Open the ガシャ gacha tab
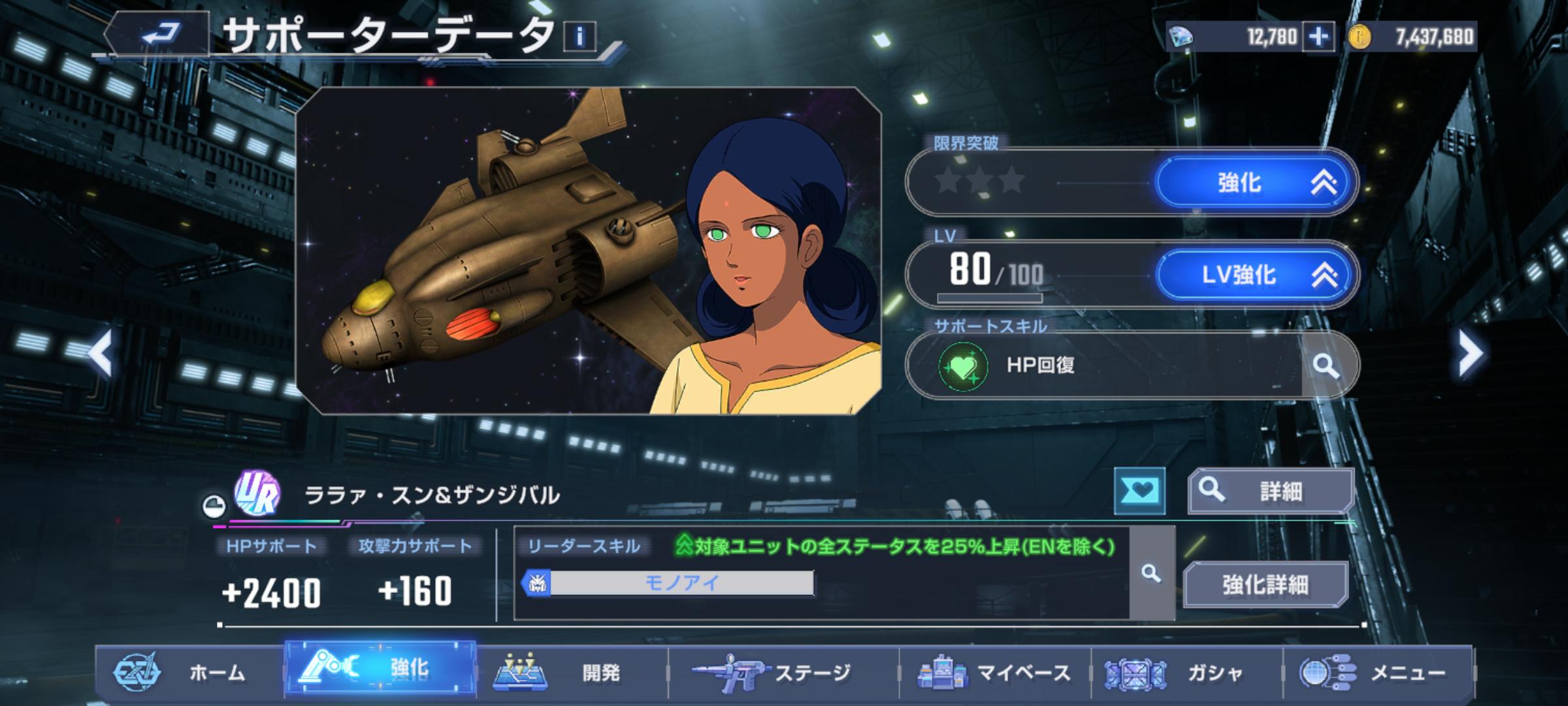 1186,672
